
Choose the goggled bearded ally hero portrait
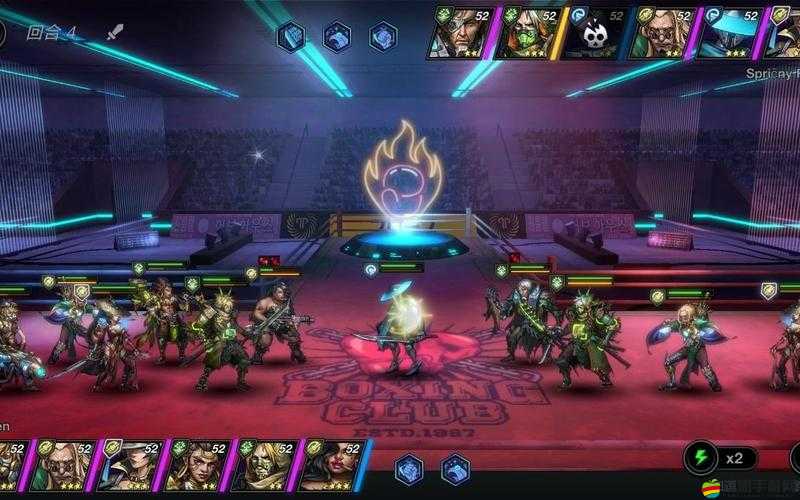pyautogui.click(x=63, y=464)
